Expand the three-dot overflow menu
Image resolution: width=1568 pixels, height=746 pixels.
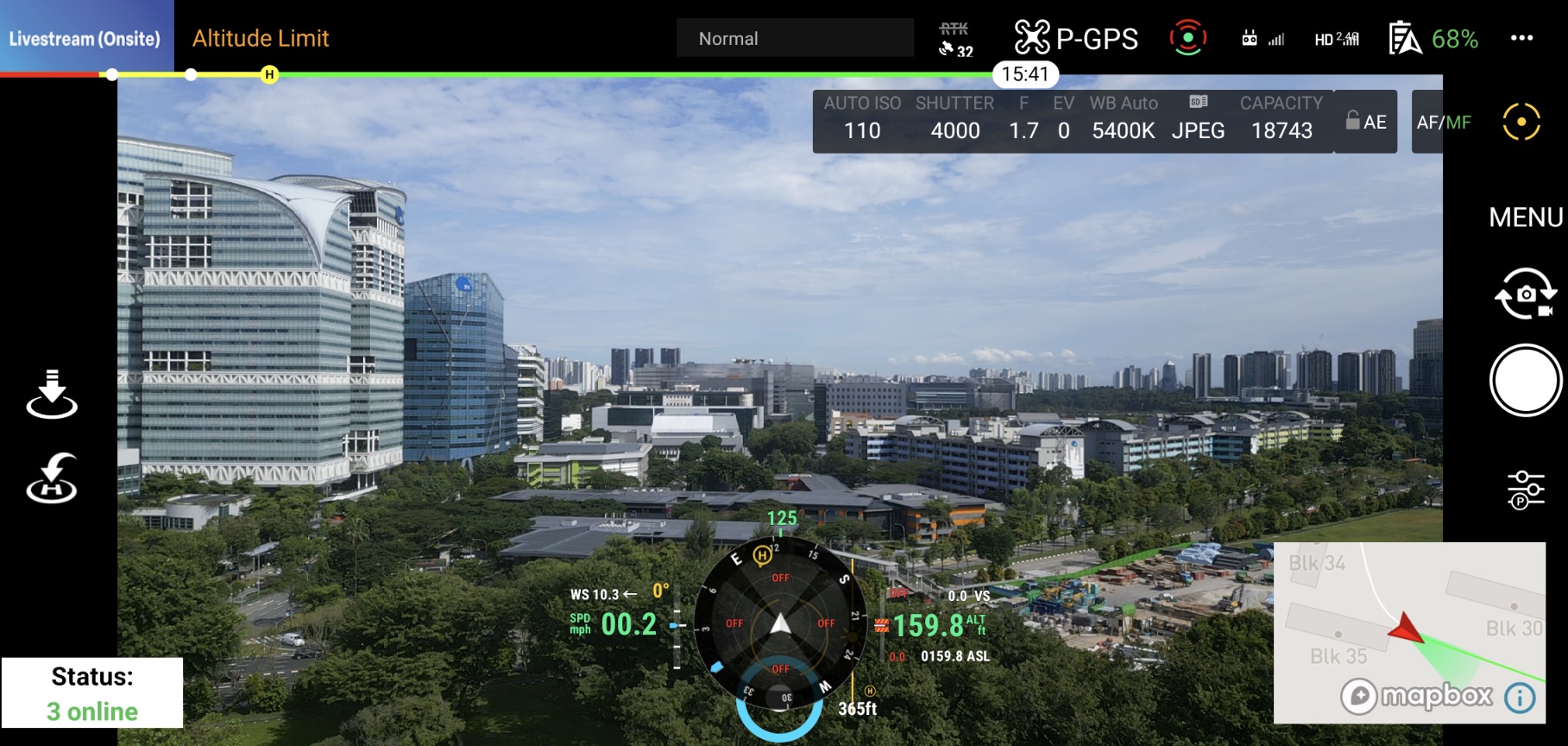coord(1521,37)
